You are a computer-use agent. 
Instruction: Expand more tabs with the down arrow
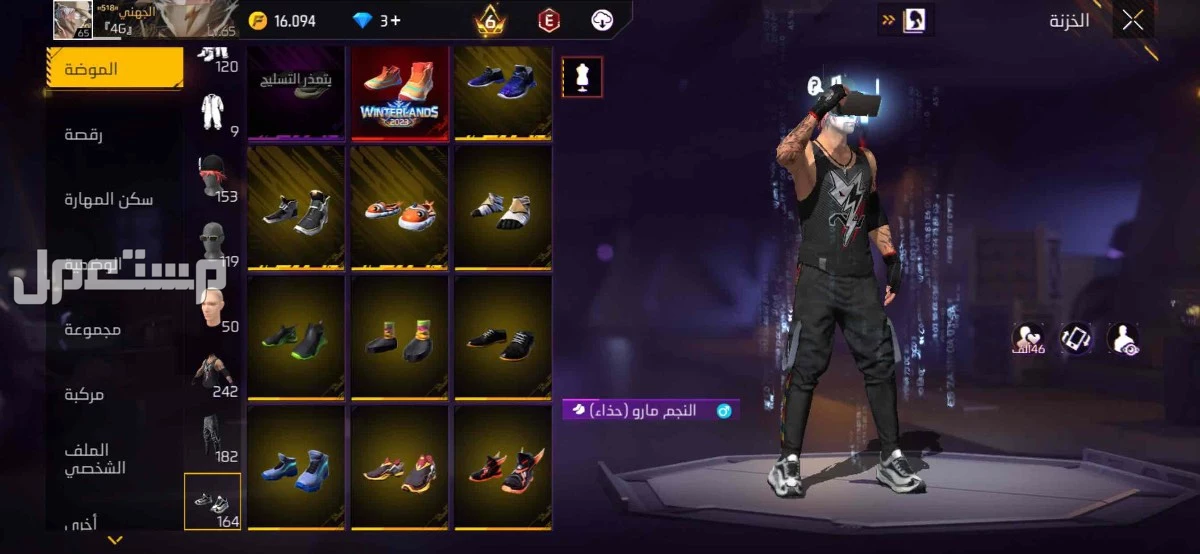(x=115, y=540)
